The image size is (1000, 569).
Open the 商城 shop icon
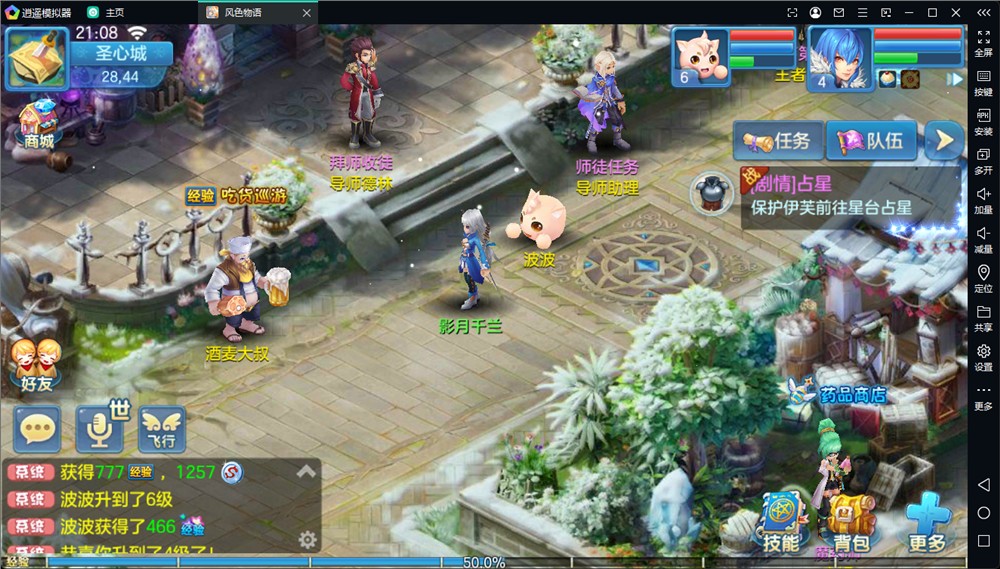coord(39,126)
